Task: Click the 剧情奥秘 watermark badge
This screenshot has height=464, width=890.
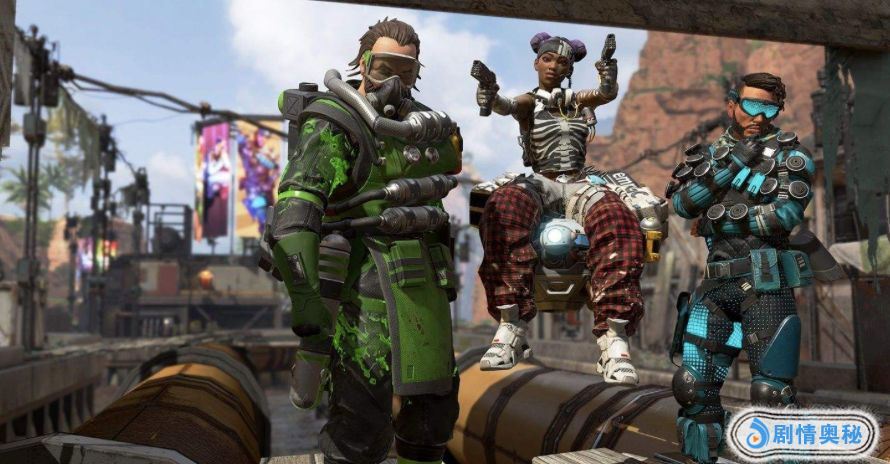Action: point(801,434)
